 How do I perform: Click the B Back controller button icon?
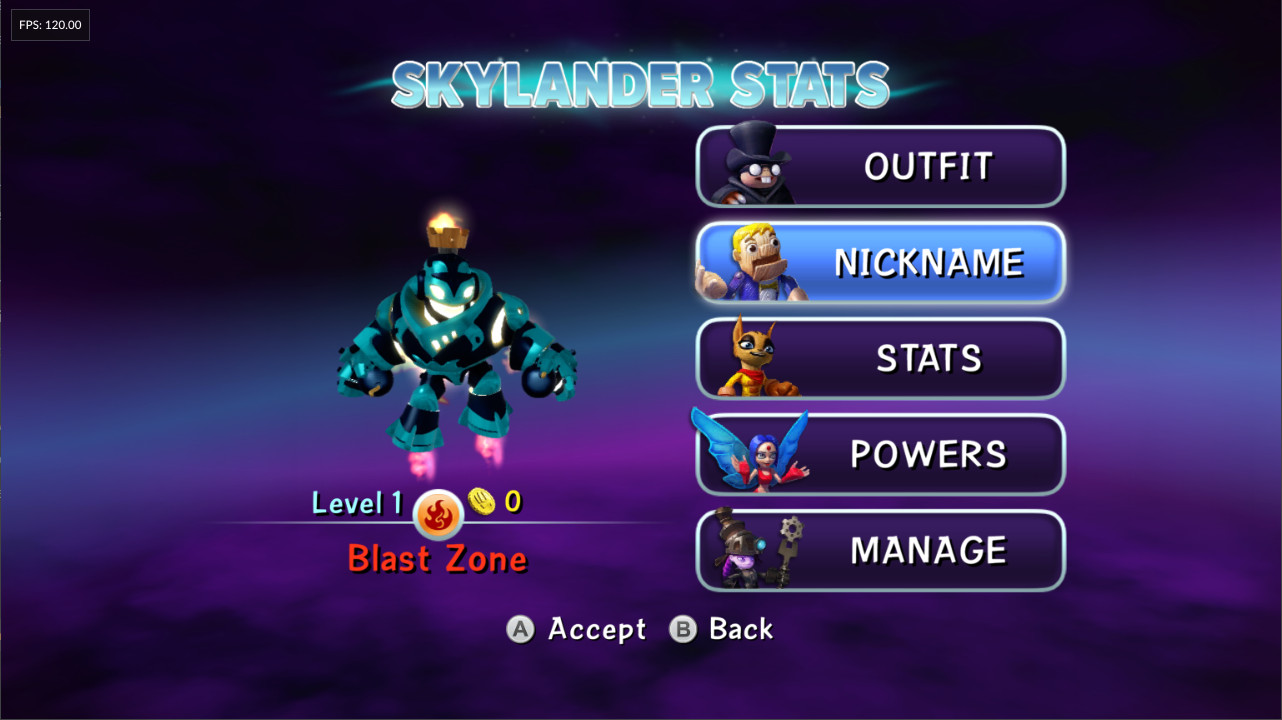(684, 629)
